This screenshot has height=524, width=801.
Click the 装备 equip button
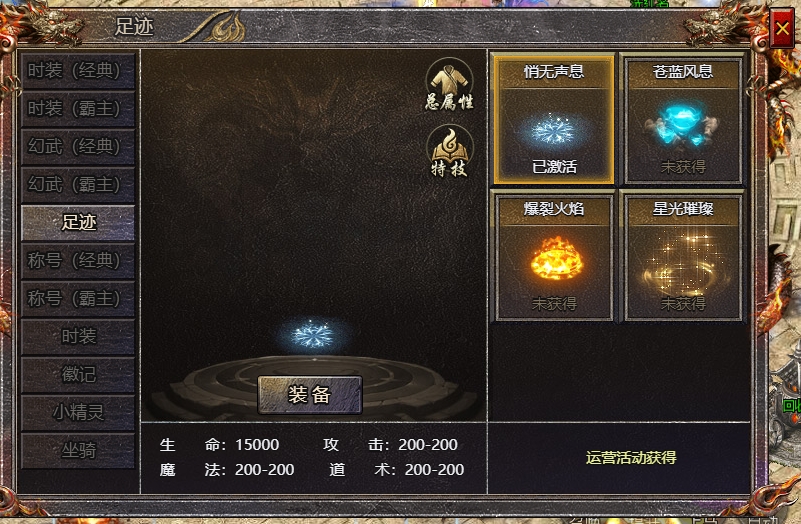click(x=309, y=395)
